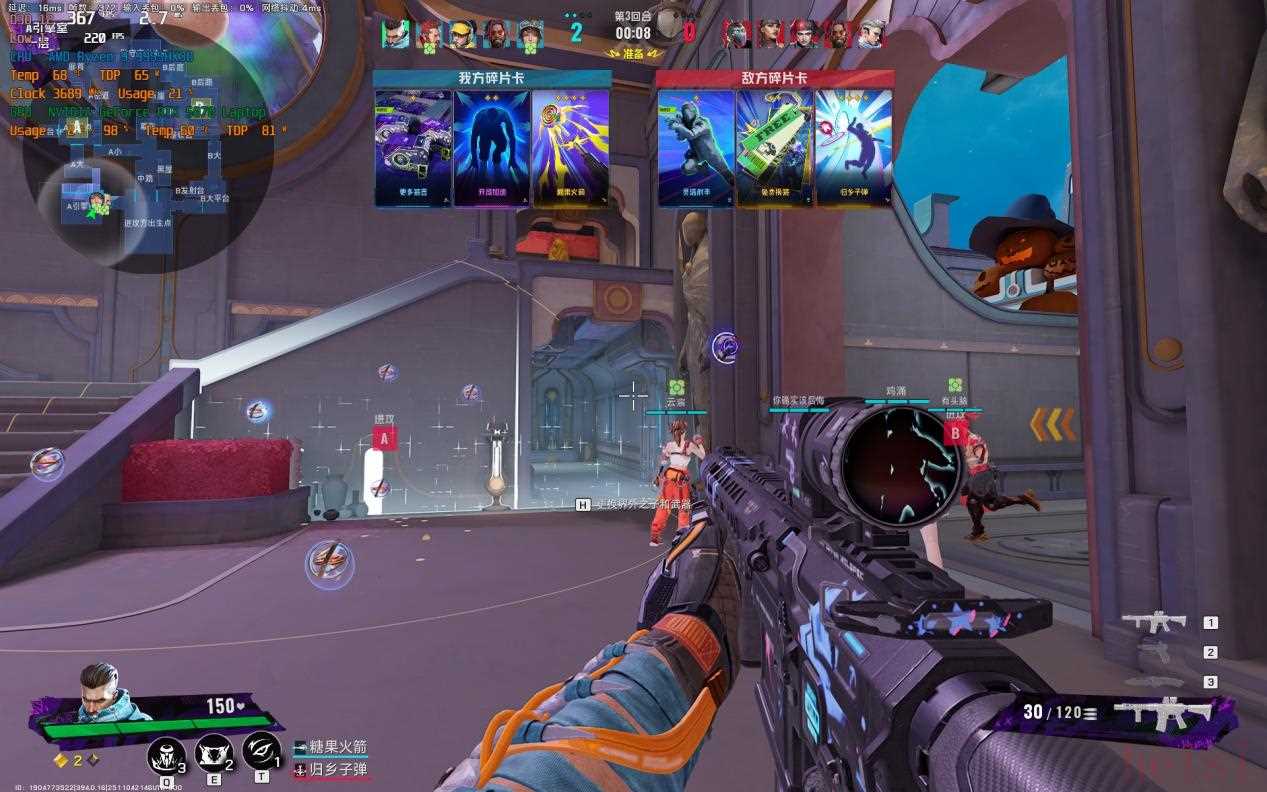Click the 敌方碎片卡 header banner
The height and width of the screenshot is (792, 1267).
pyautogui.click(x=775, y=78)
